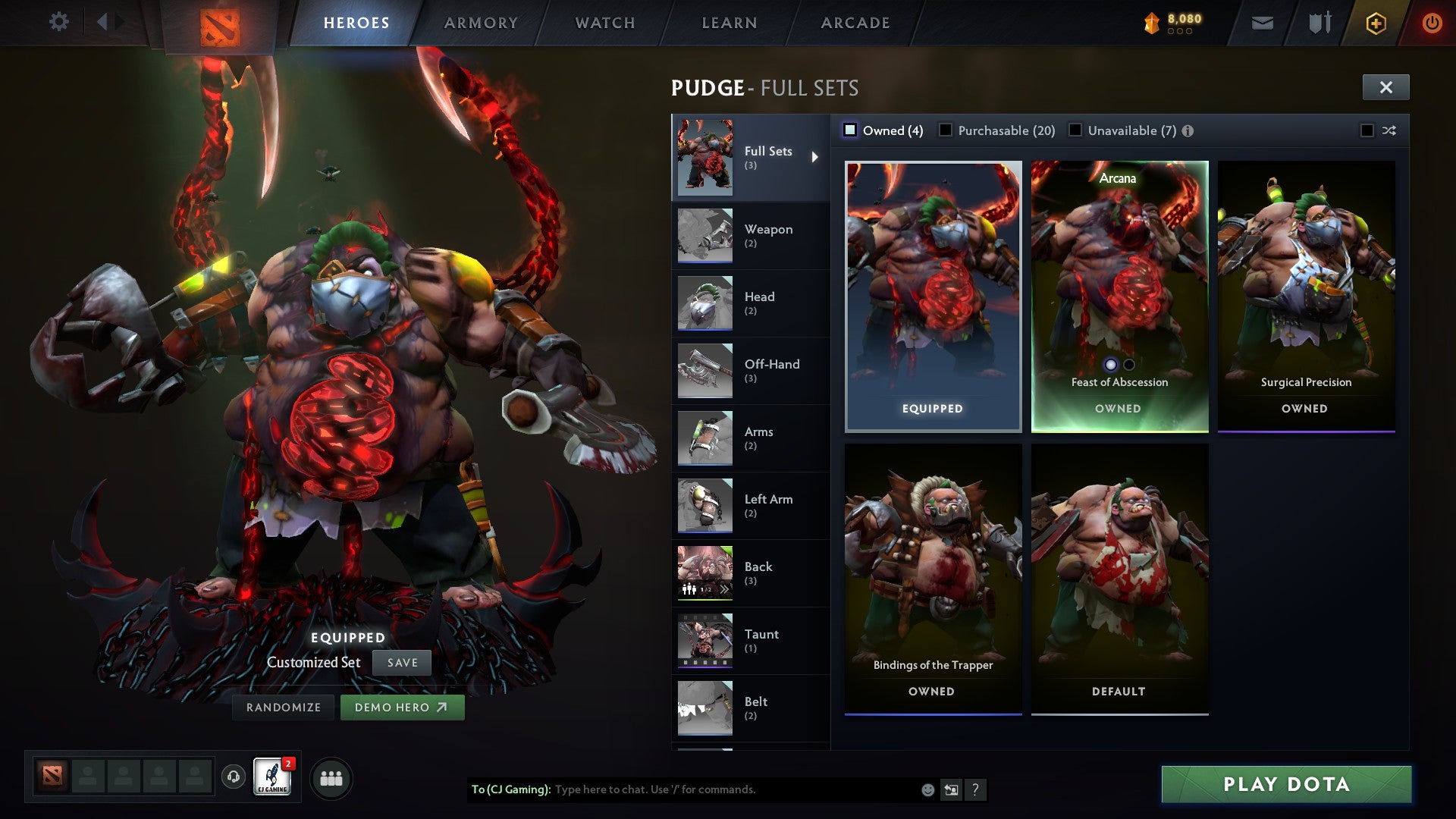The height and width of the screenshot is (819, 1456).
Task: Open the Learn menu
Action: point(727,23)
